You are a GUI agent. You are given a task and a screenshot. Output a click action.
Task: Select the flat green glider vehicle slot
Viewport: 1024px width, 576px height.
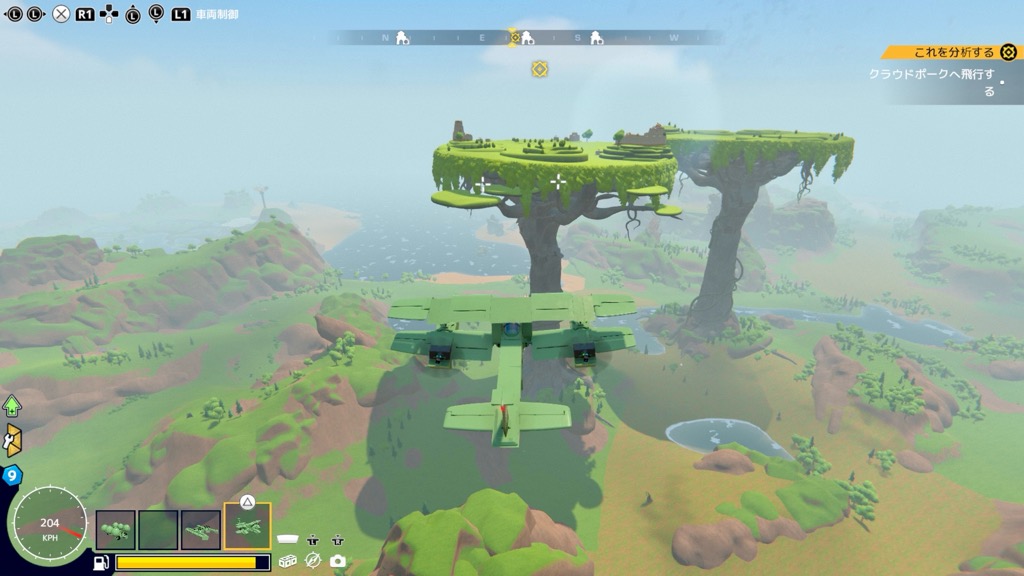click(201, 529)
